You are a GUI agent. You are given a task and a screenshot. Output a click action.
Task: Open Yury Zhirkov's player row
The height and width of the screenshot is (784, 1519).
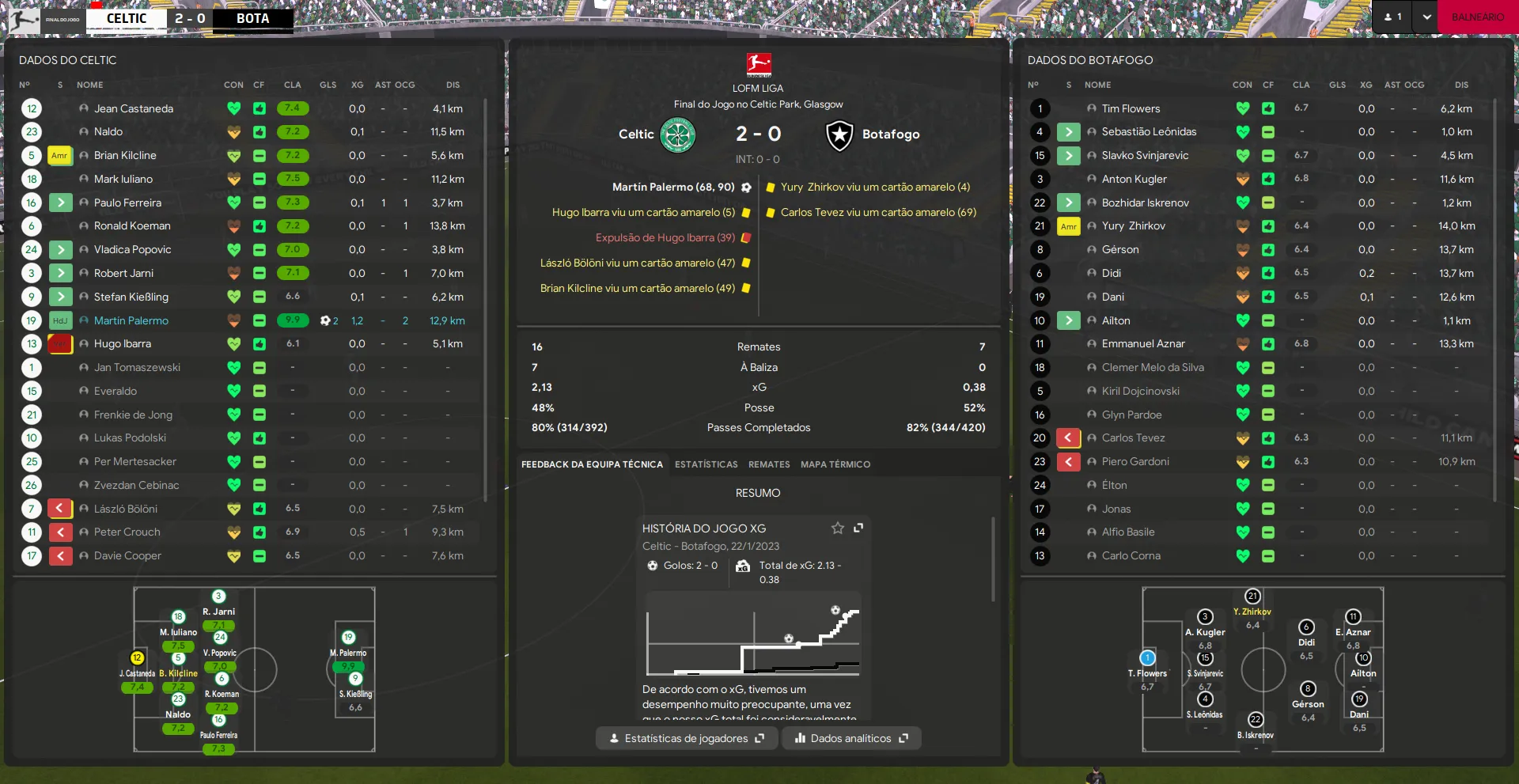1133,226
